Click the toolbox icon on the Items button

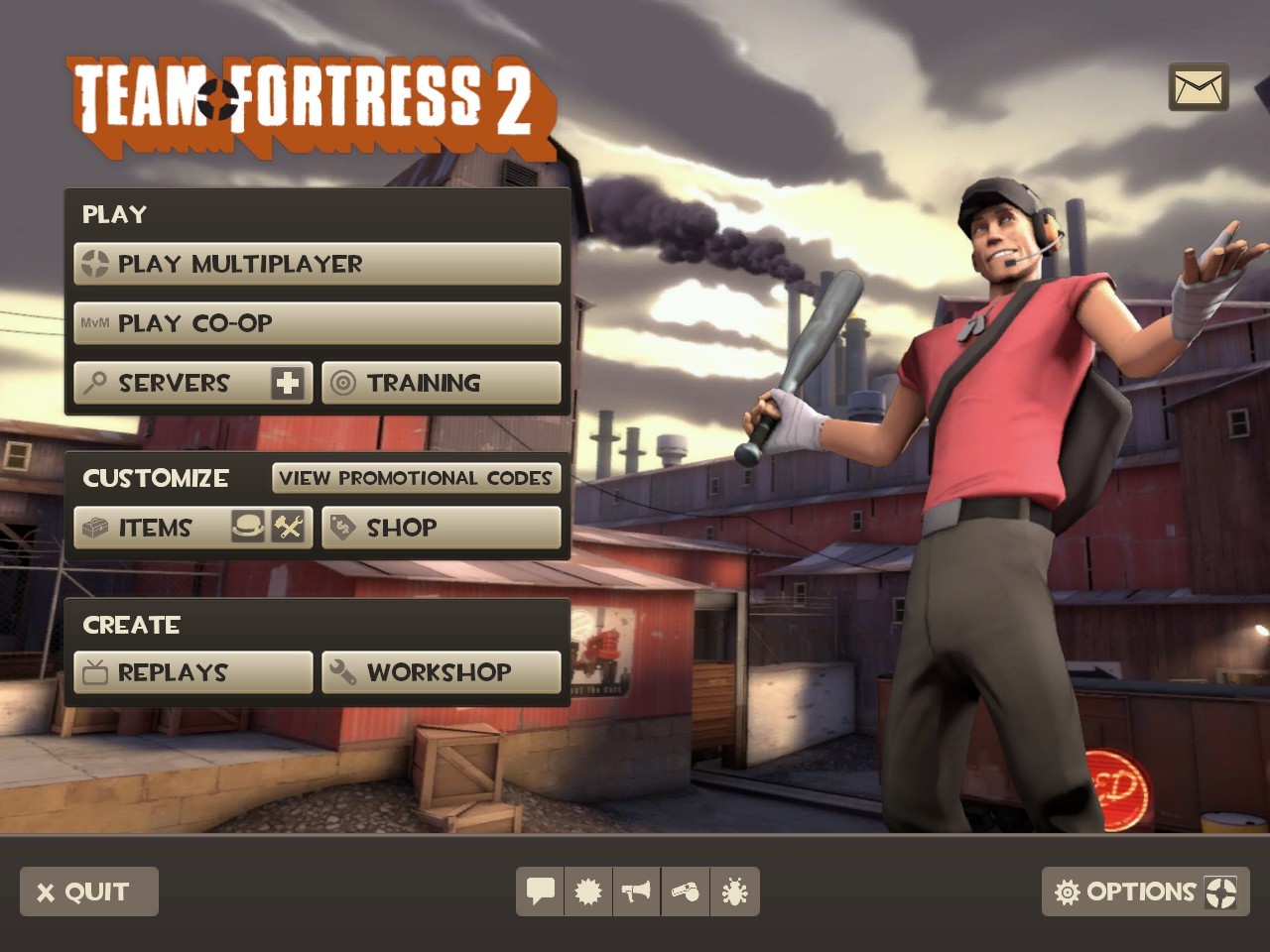tap(95, 528)
